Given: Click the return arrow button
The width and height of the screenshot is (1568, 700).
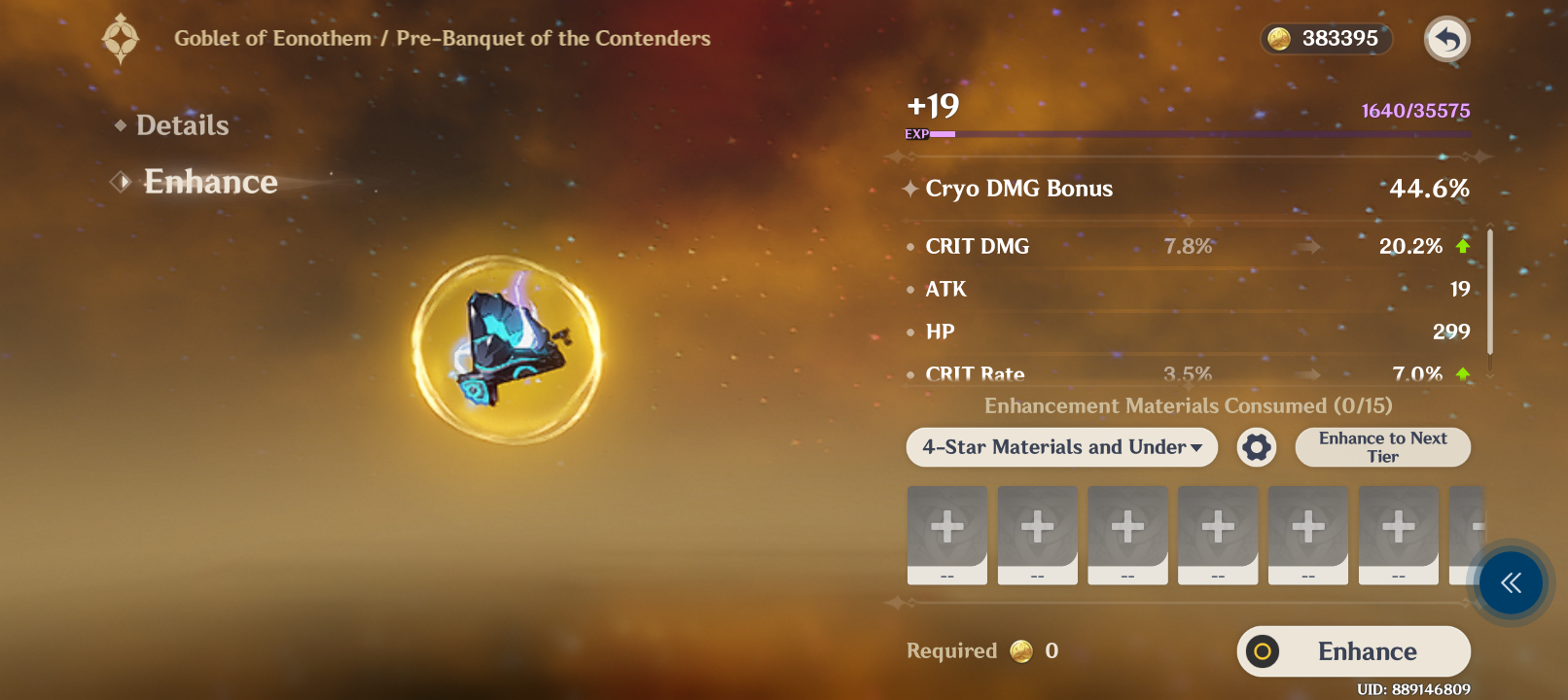Looking at the screenshot, I should click(x=1446, y=40).
